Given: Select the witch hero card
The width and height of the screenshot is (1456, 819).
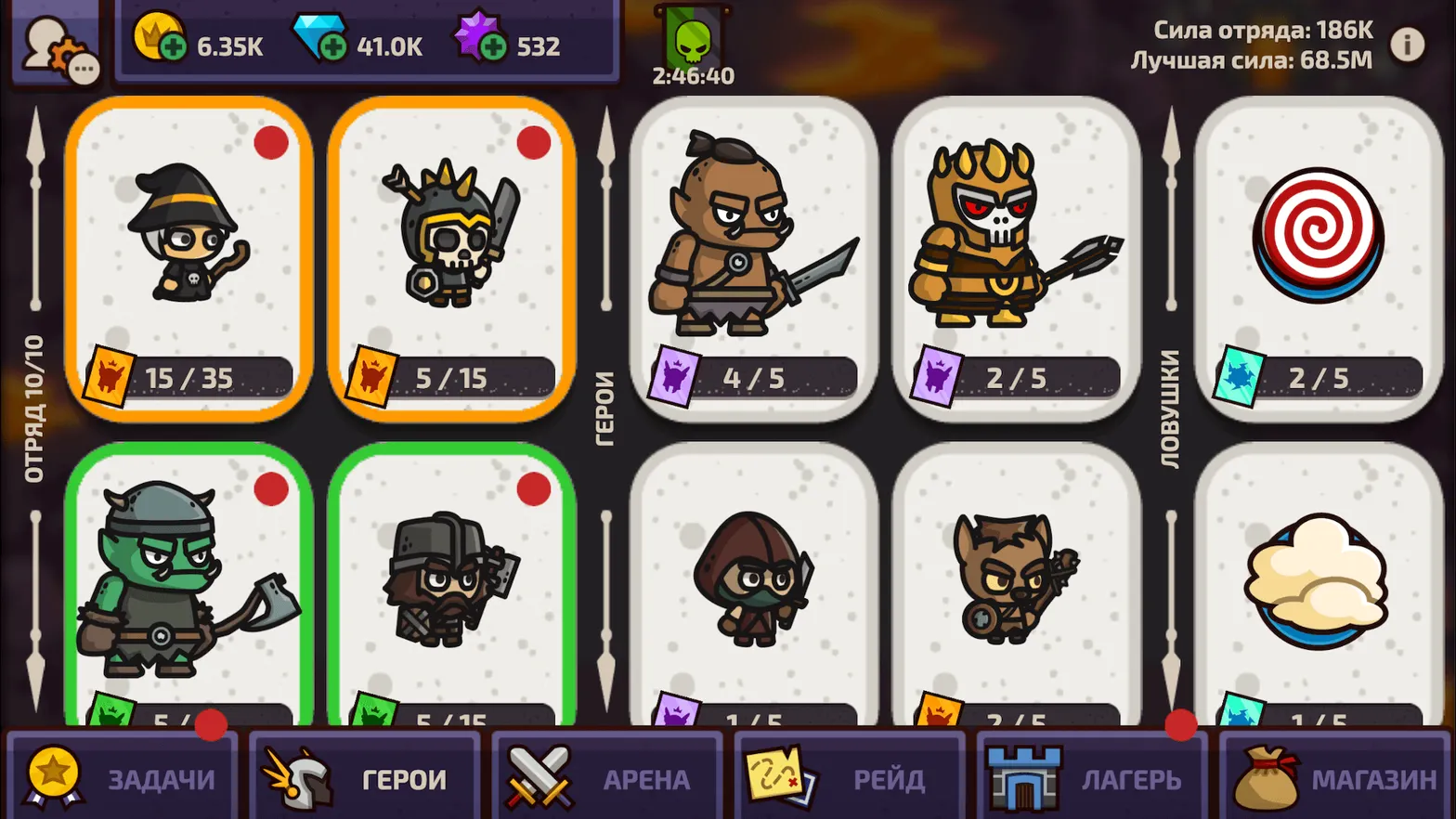Looking at the screenshot, I should click(189, 258).
